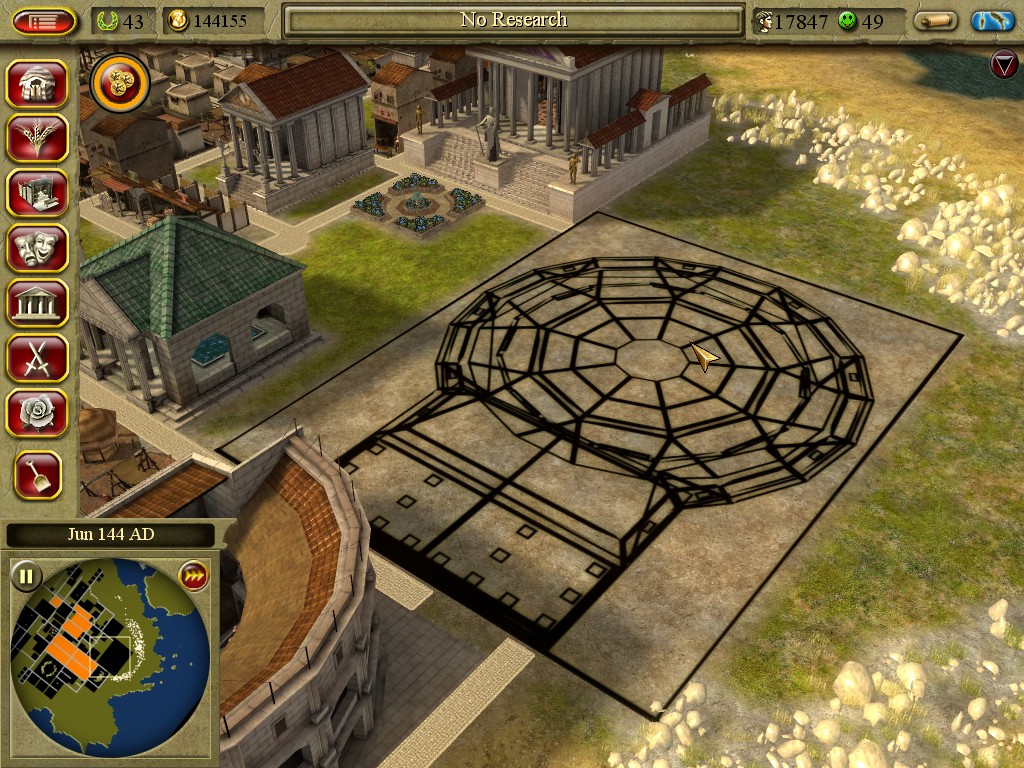Open the No Research bar

513,20
